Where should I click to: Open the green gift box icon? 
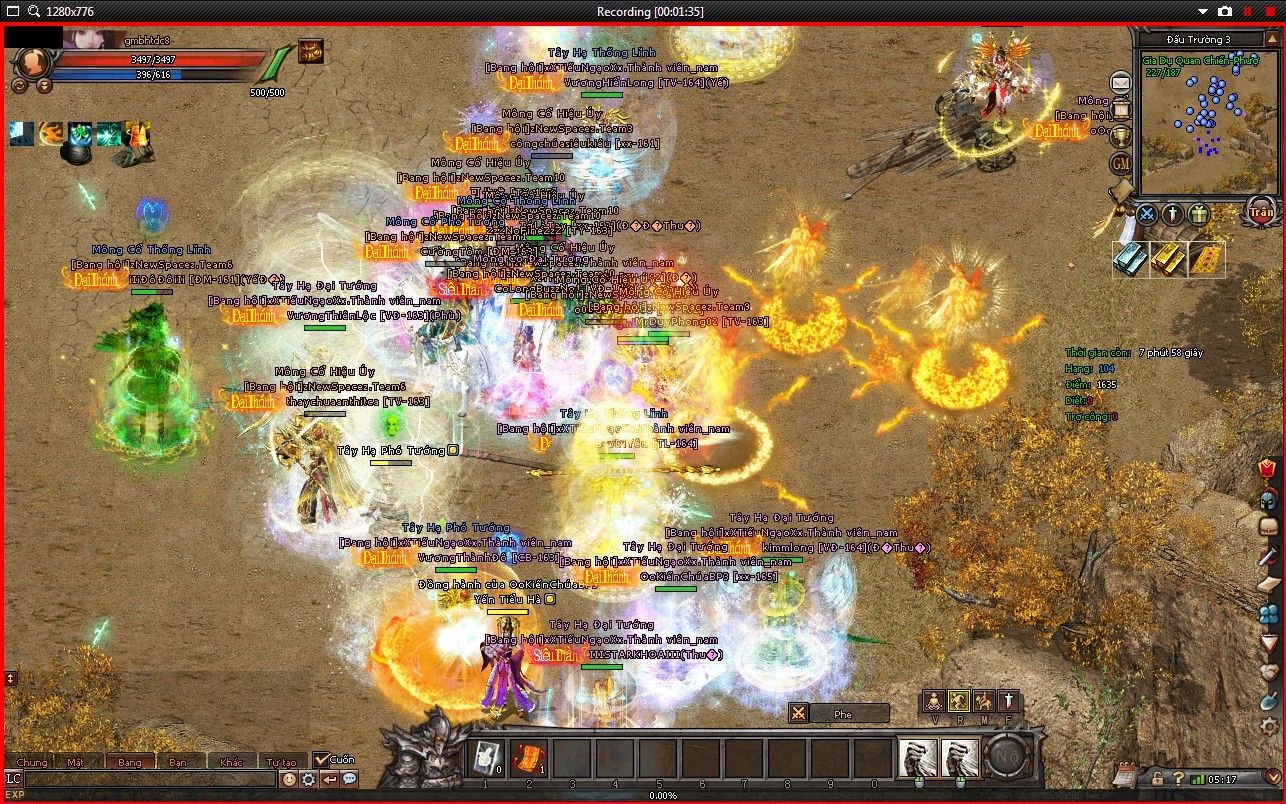(1199, 214)
